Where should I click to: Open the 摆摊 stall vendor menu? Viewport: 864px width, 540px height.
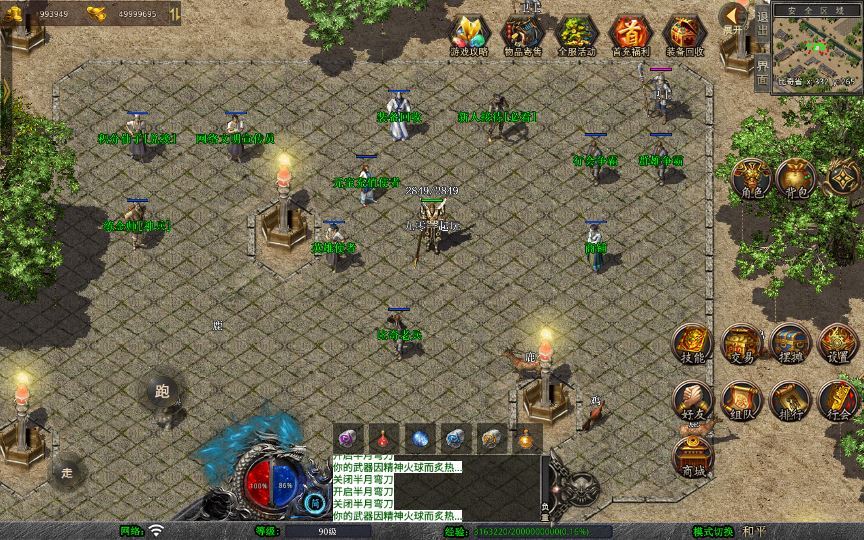(x=789, y=343)
